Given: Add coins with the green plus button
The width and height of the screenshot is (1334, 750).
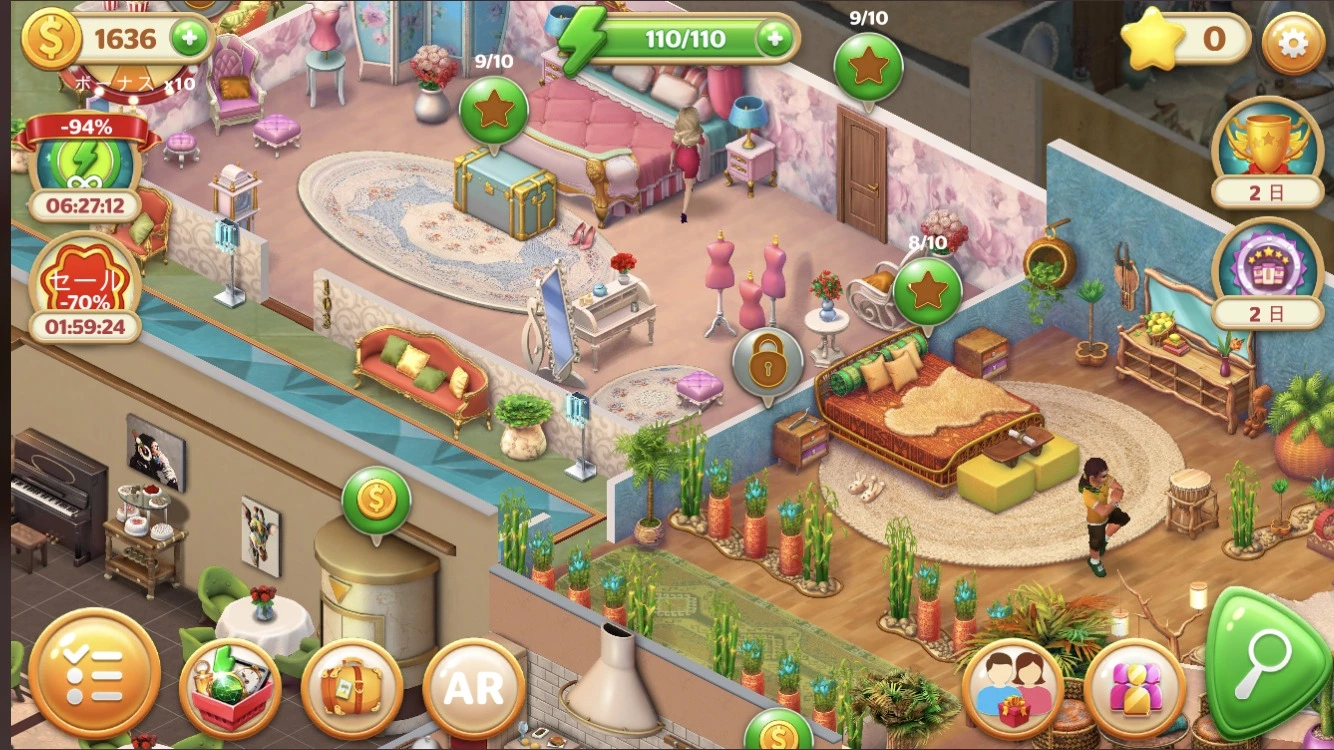Looking at the screenshot, I should click(x=189, y=39).
